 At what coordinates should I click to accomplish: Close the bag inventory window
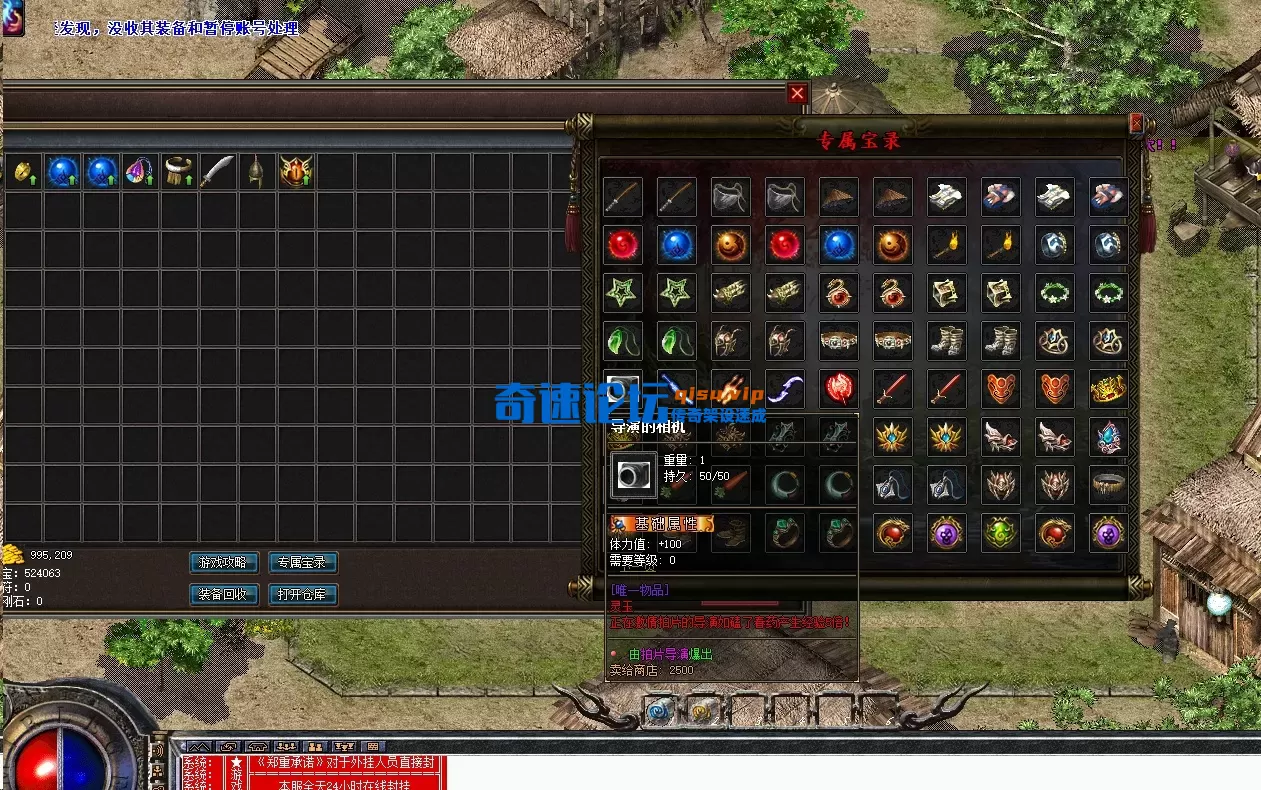pyautogui.click(x=797, y=93)
